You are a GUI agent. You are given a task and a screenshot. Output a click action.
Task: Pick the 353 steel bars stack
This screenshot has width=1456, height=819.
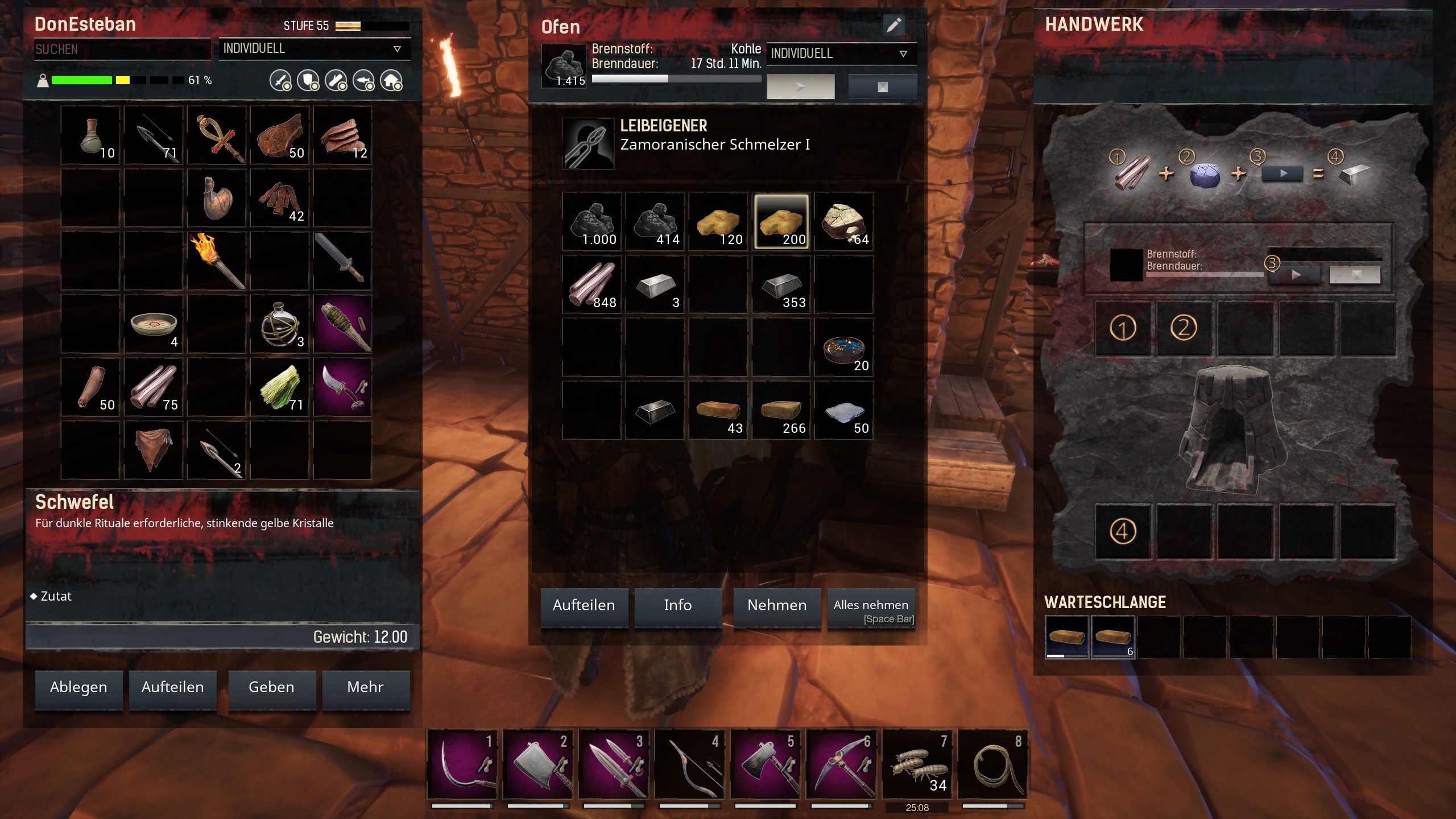pyautogui.click(x=781, y=285)
